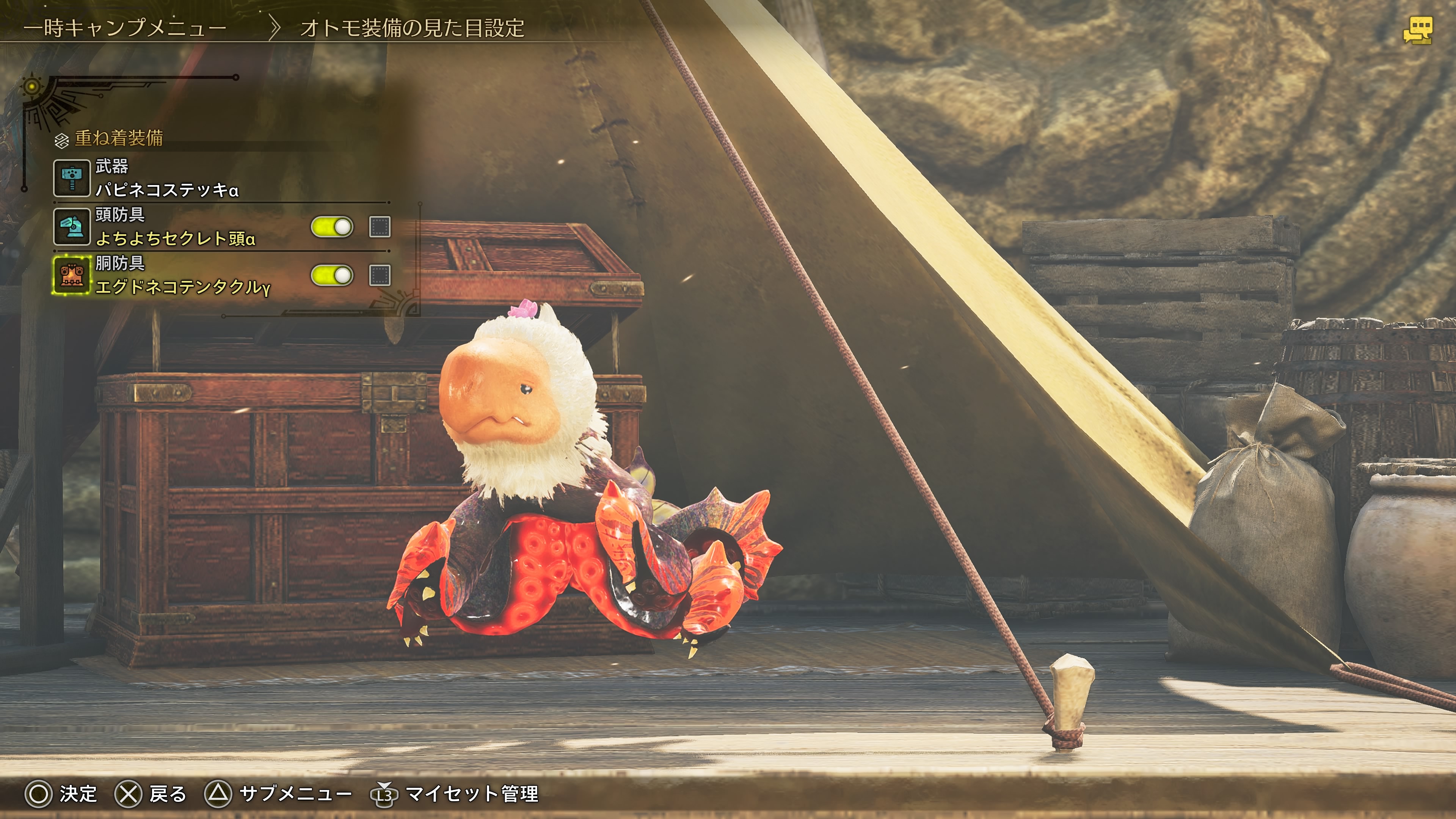Go back to 一時キャンプメニュー breadcrumb
This screenshot has height=819, width=1456.
[125, 28]
